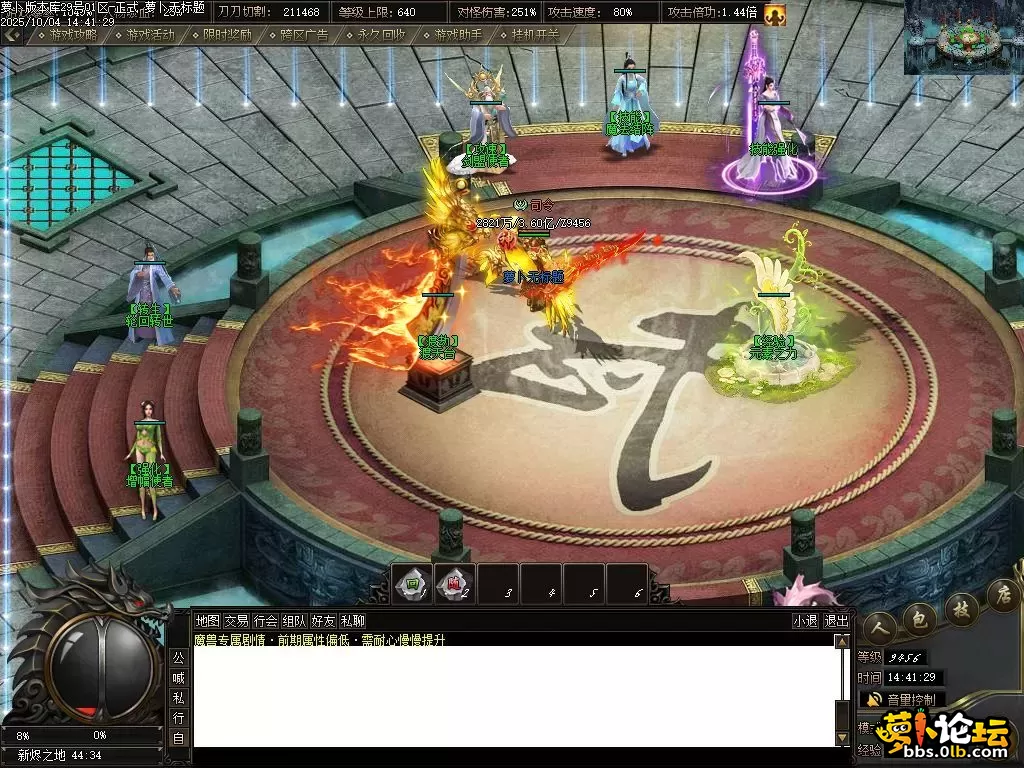Open the 行会 guild tab
Screen dimensions: 1024x768
tap(265, 620)
